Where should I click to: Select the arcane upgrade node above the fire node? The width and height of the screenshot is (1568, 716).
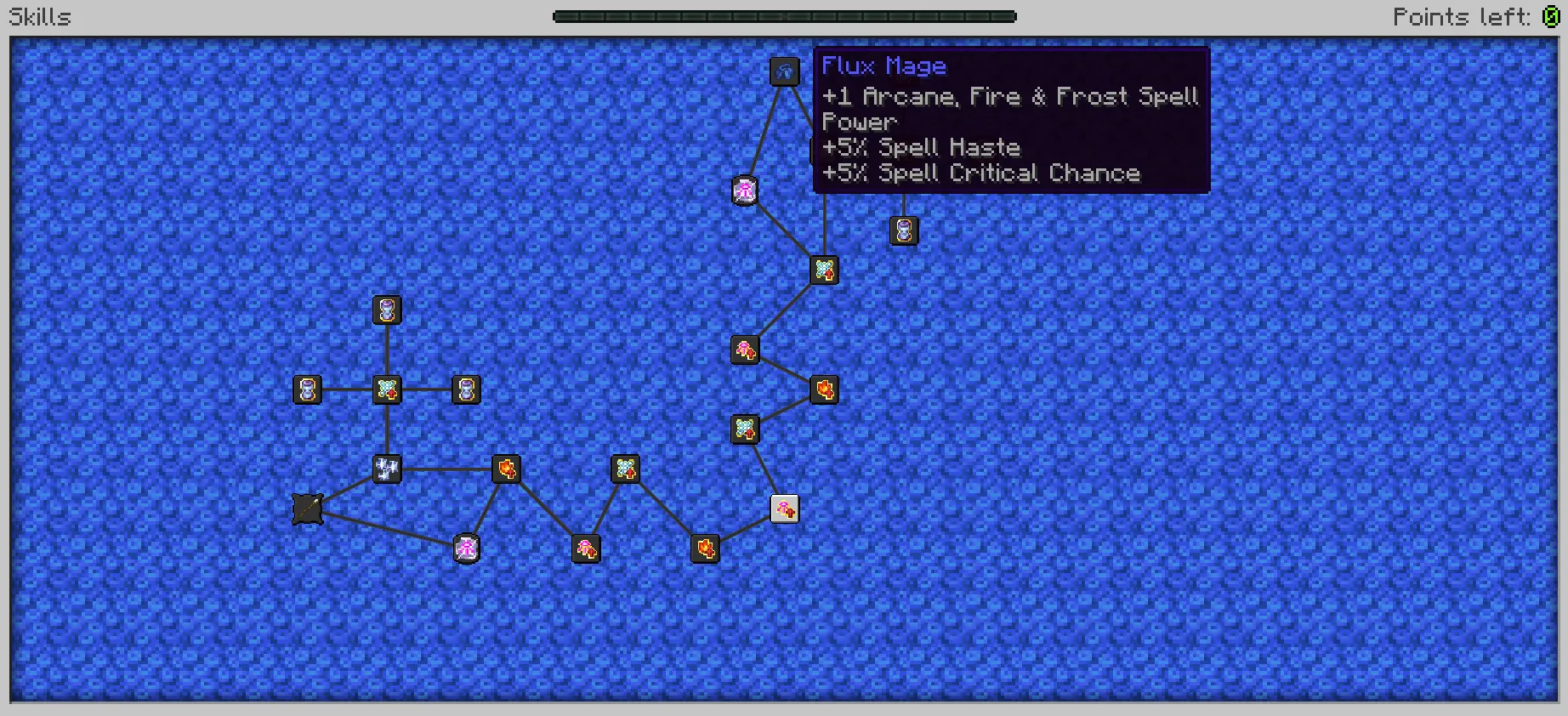(745, 349)
